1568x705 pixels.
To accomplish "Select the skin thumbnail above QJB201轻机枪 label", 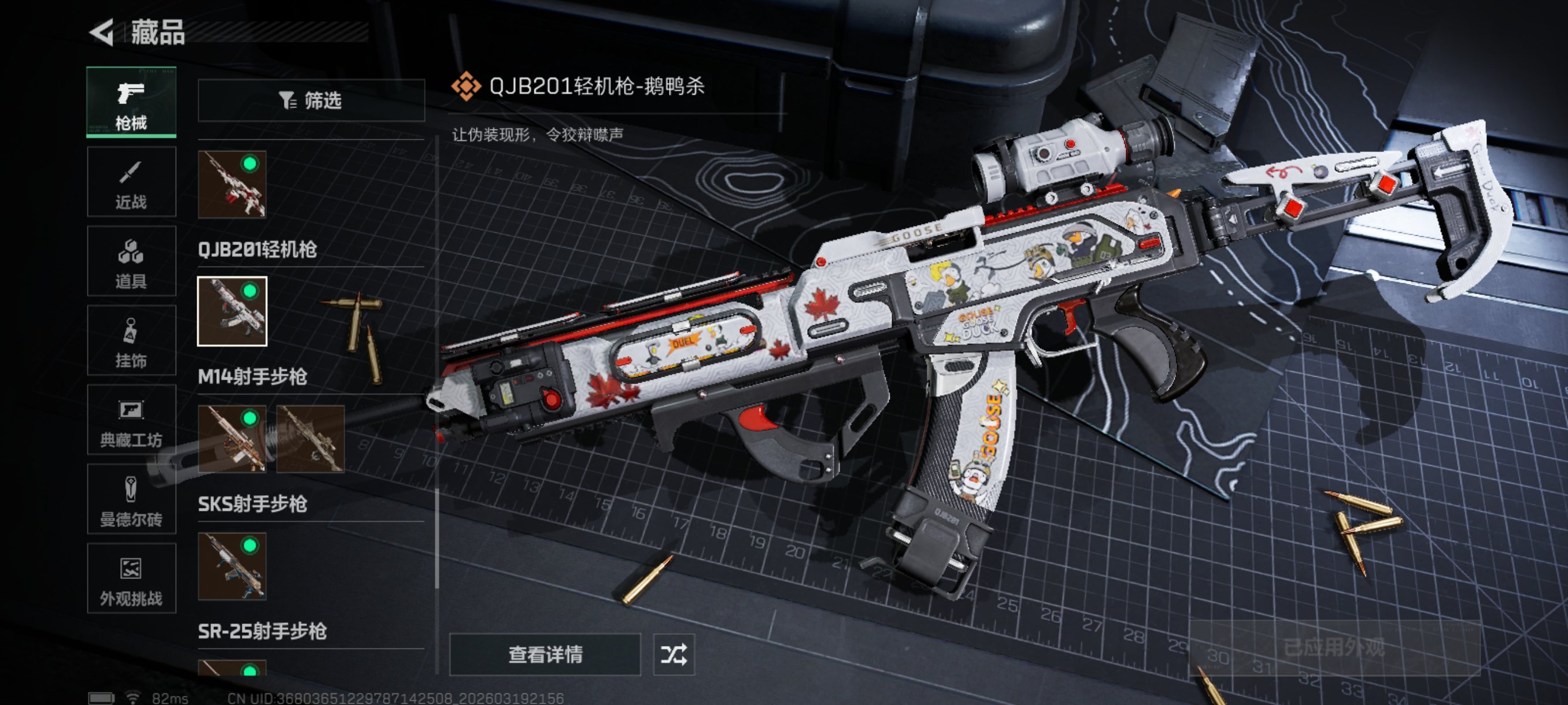I will click(x=232, y=184).
